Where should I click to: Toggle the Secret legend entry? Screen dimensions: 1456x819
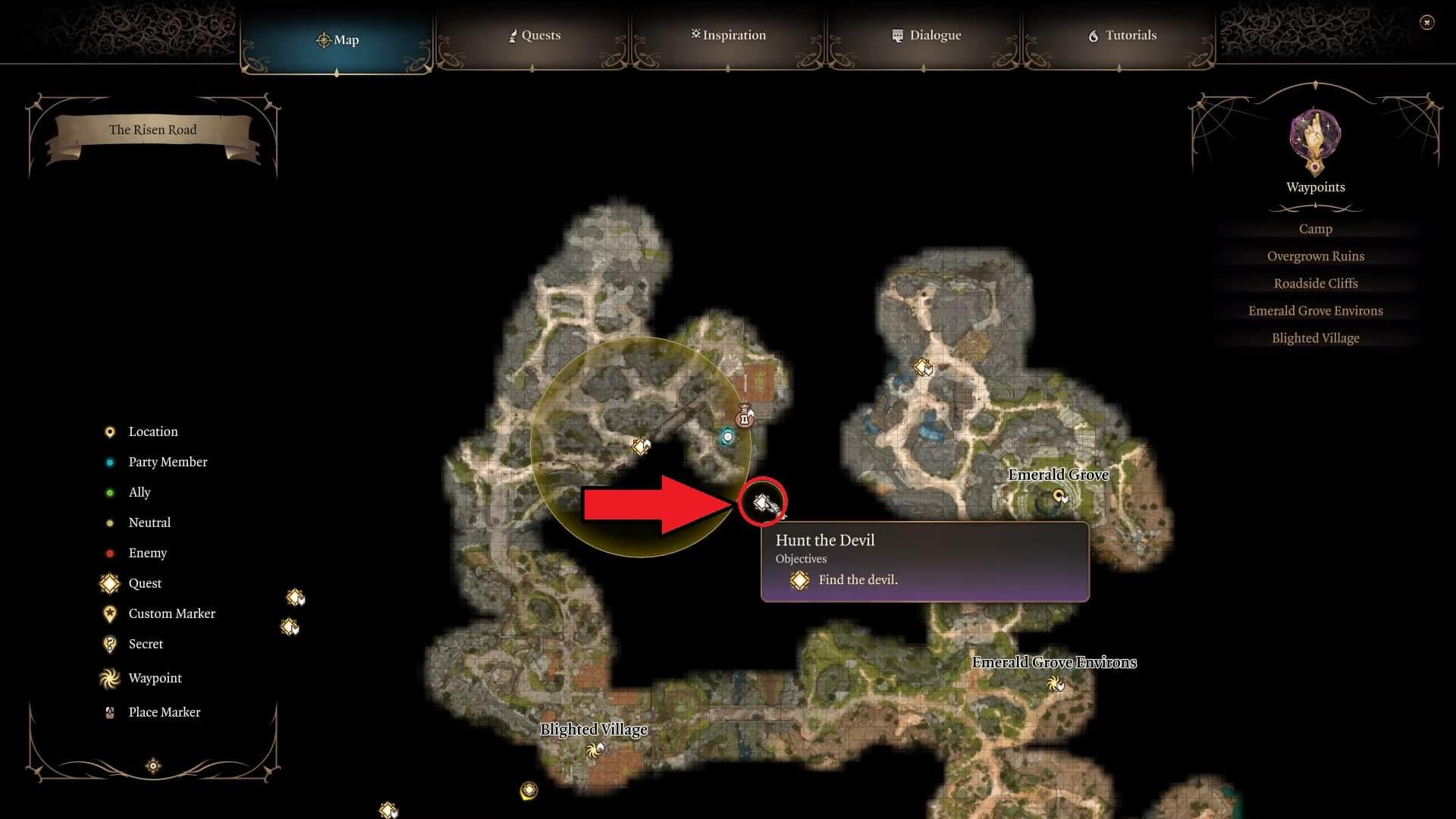pyautogui.click(x=145, y=644)
